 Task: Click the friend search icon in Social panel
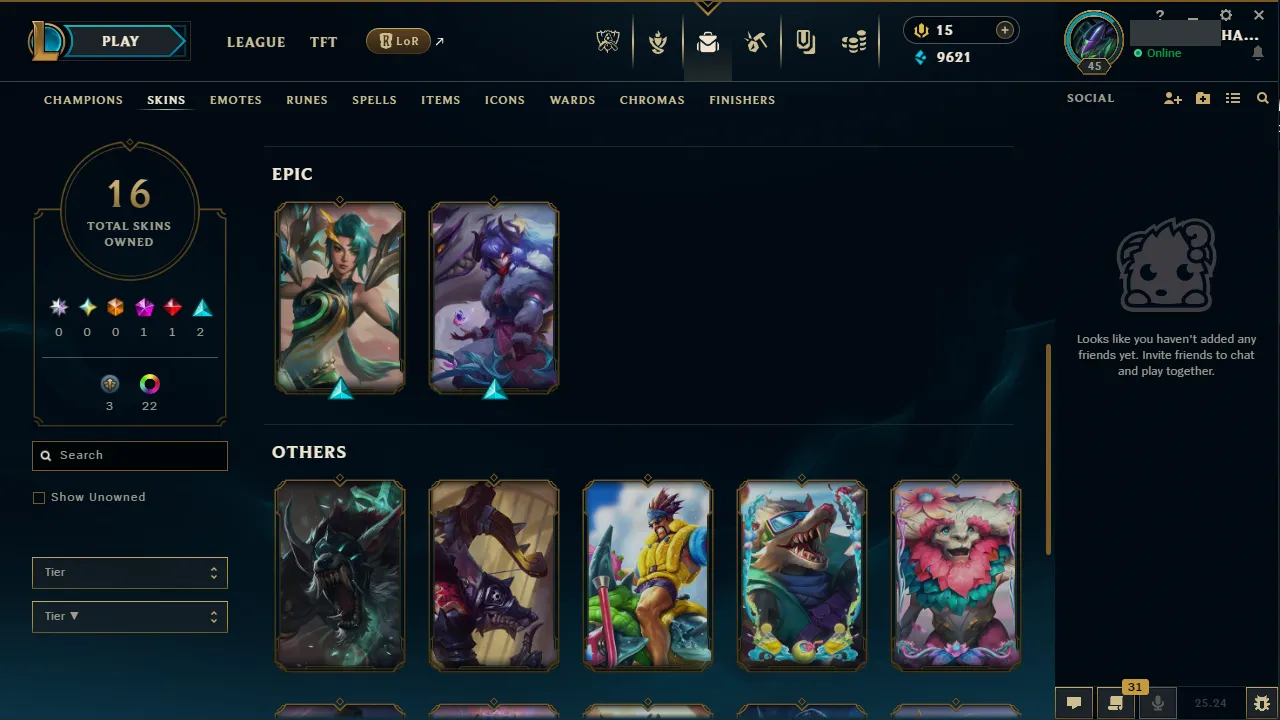[1262, 98]
